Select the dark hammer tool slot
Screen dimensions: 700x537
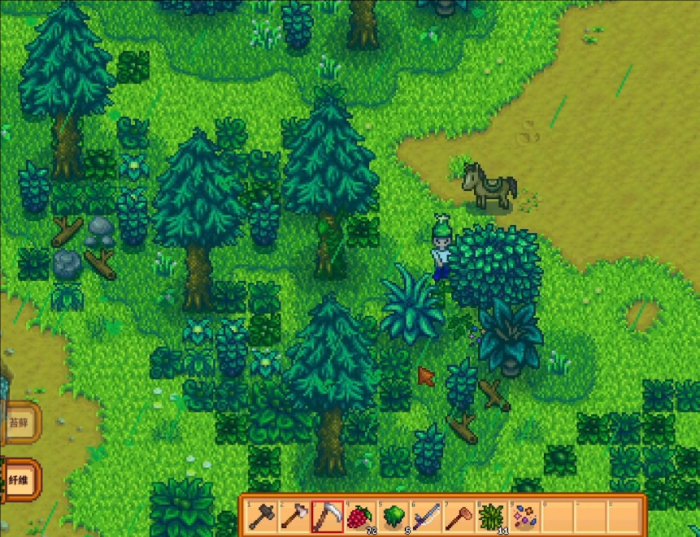point(262,516)
